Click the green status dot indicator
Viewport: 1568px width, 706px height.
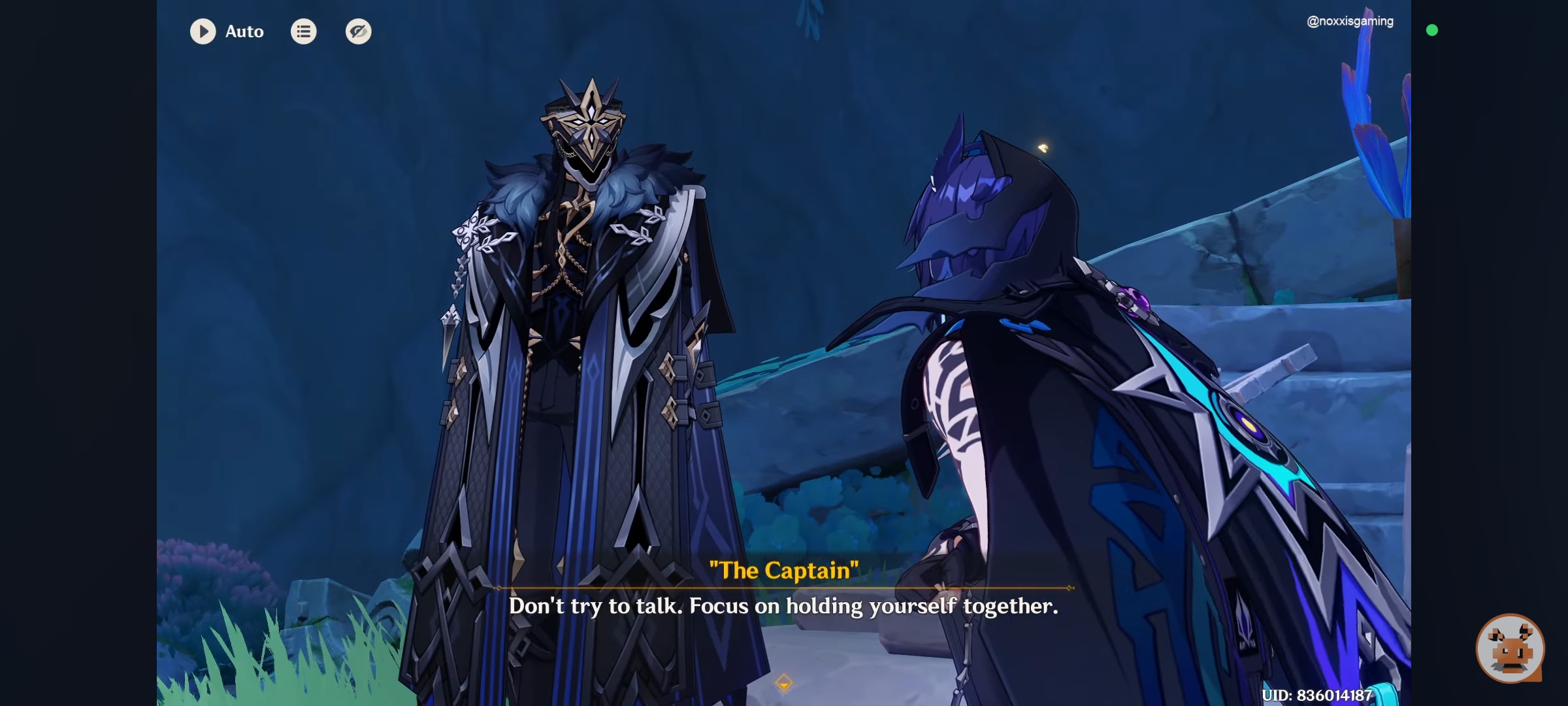tap(1433, 30)
